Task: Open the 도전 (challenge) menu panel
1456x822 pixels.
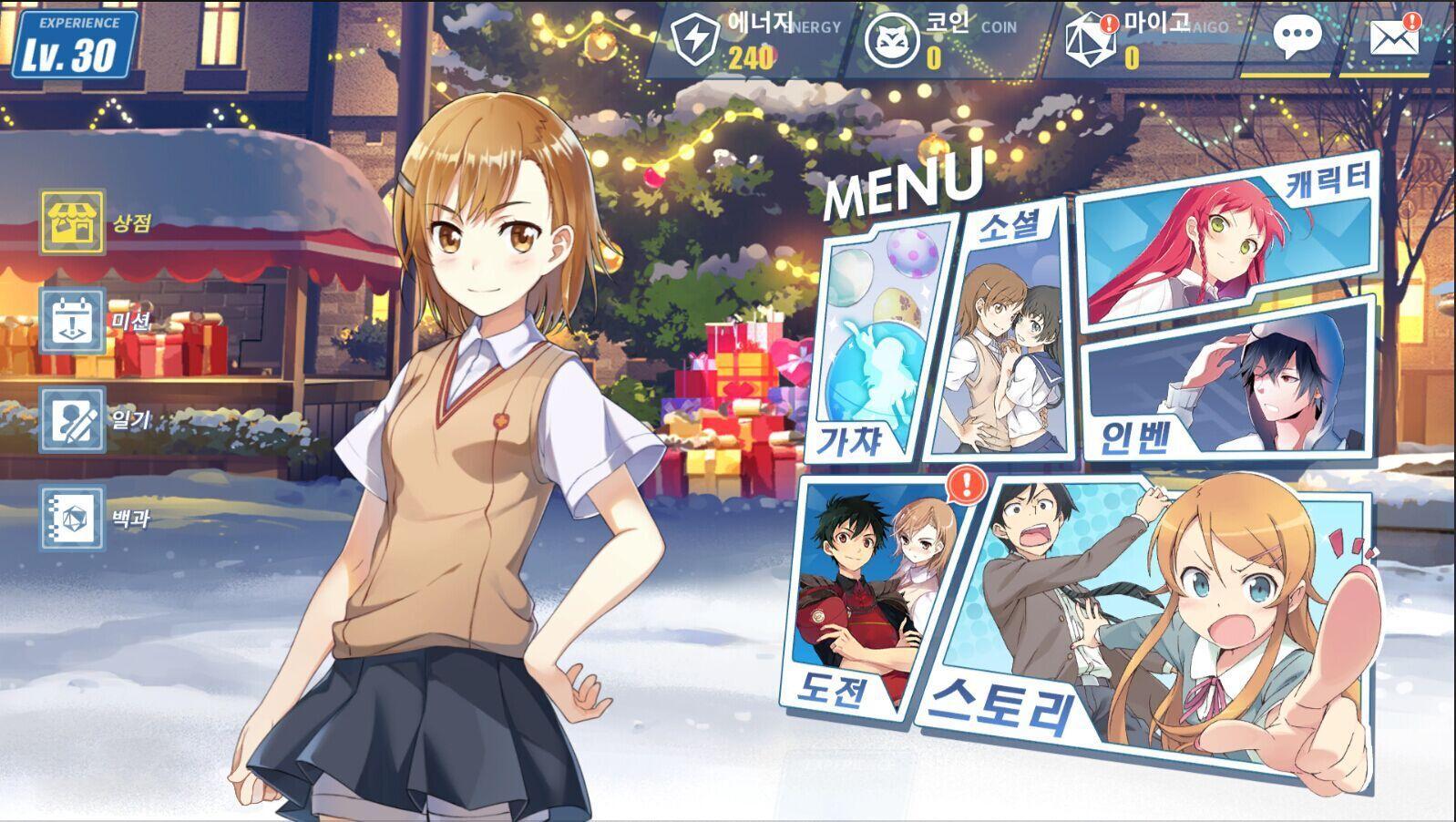Action: click(875, 592)
